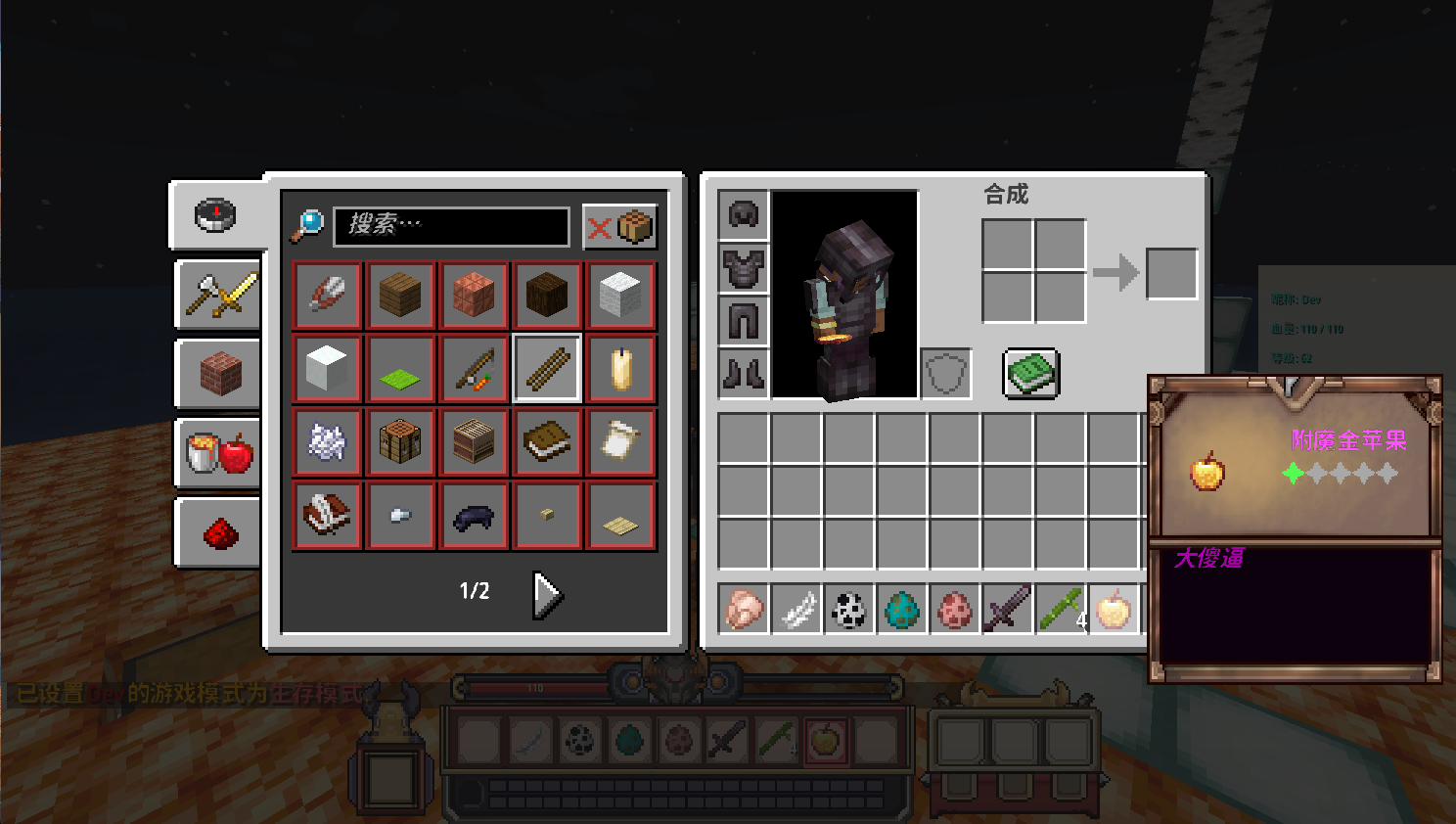Select the enchanted golden apple slot

point(1114,609)
